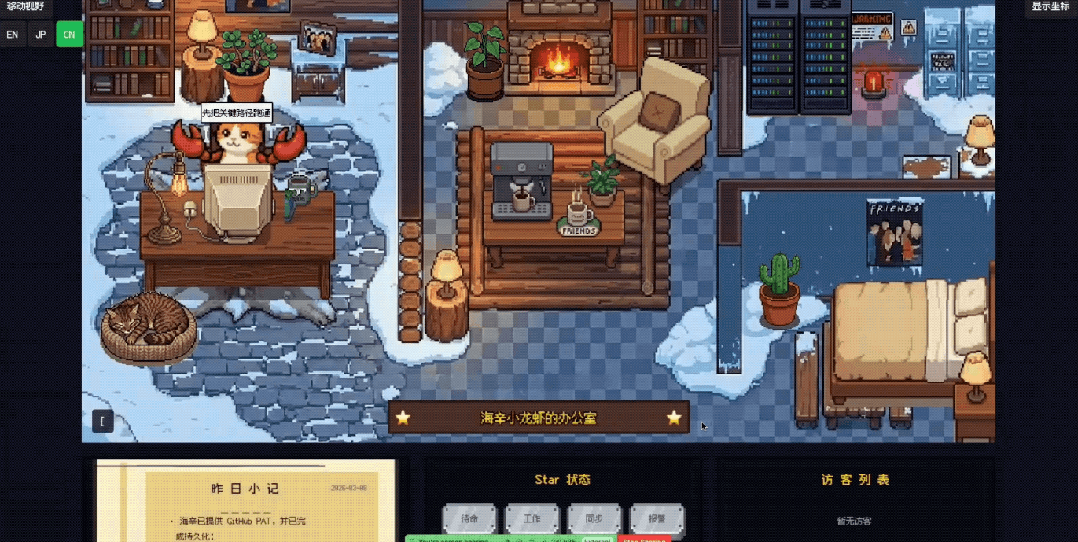Switch language to JP
Image resolution: width=1078 pixels, height=542 pixels.
coord(40,34)
